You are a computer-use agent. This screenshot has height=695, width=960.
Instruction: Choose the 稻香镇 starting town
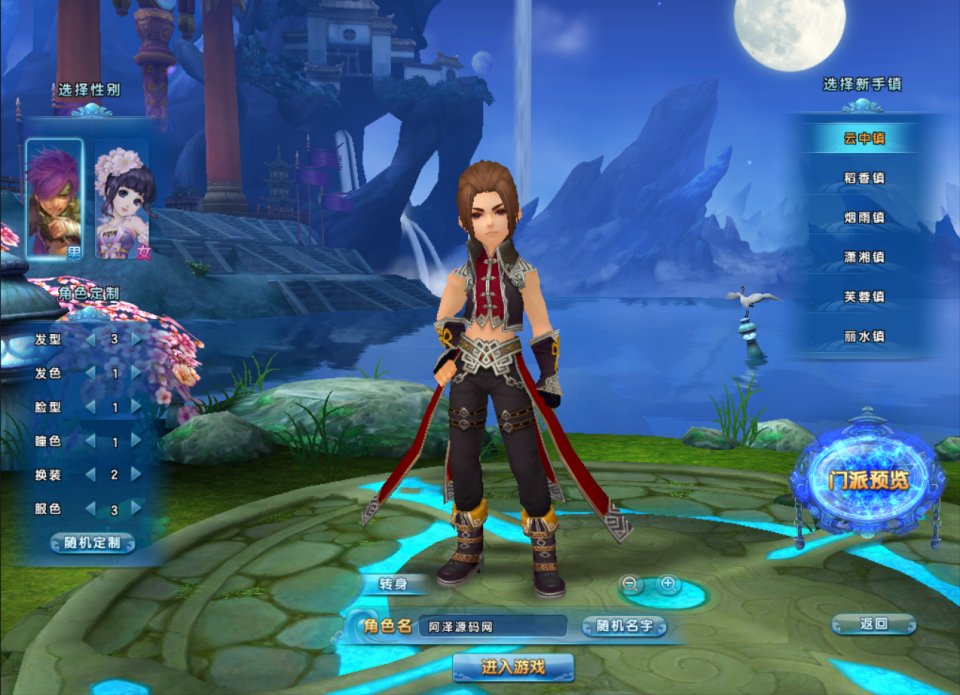[864, 178]
